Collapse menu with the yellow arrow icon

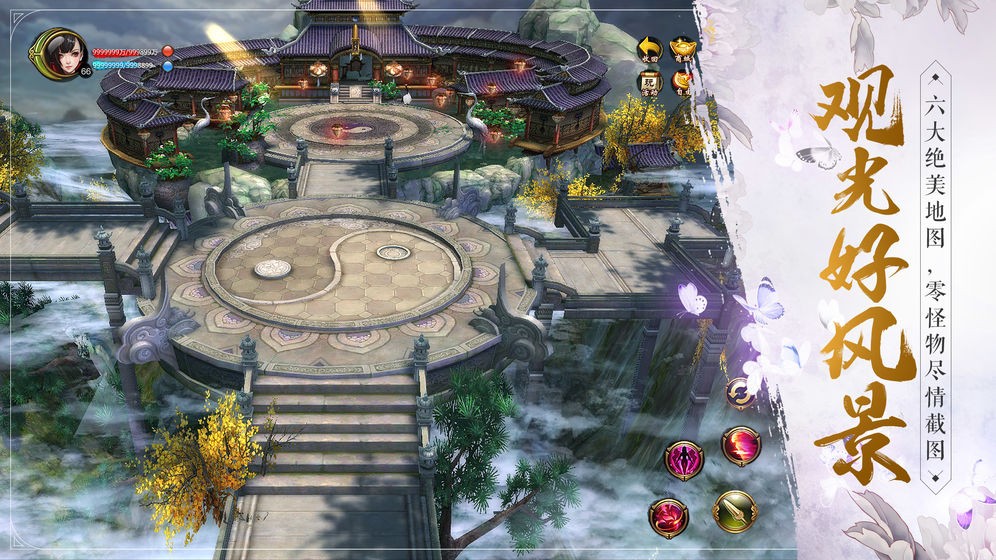coord(651,49)
